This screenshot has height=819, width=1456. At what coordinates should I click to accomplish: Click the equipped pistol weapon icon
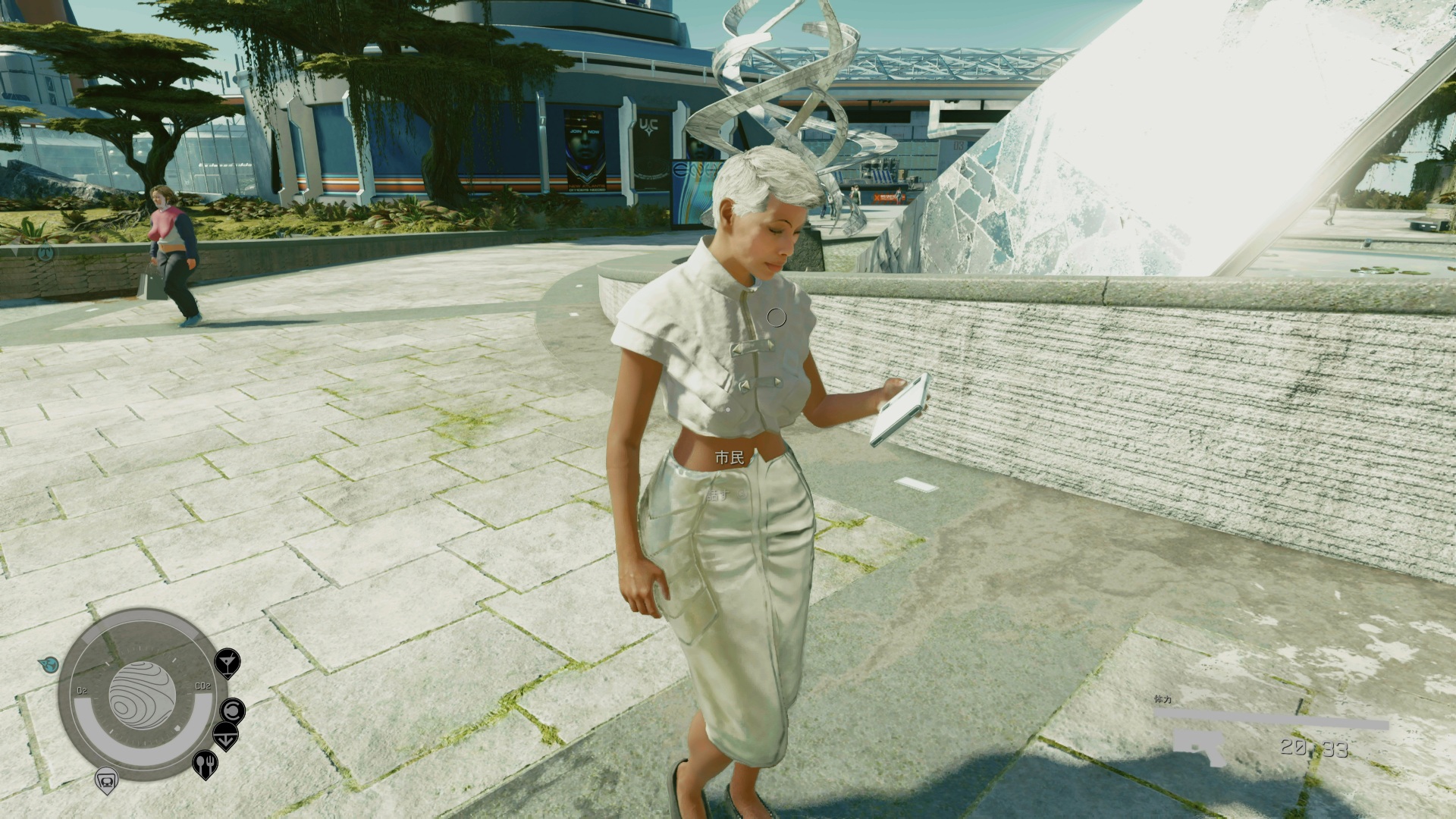click(1199, 747)
